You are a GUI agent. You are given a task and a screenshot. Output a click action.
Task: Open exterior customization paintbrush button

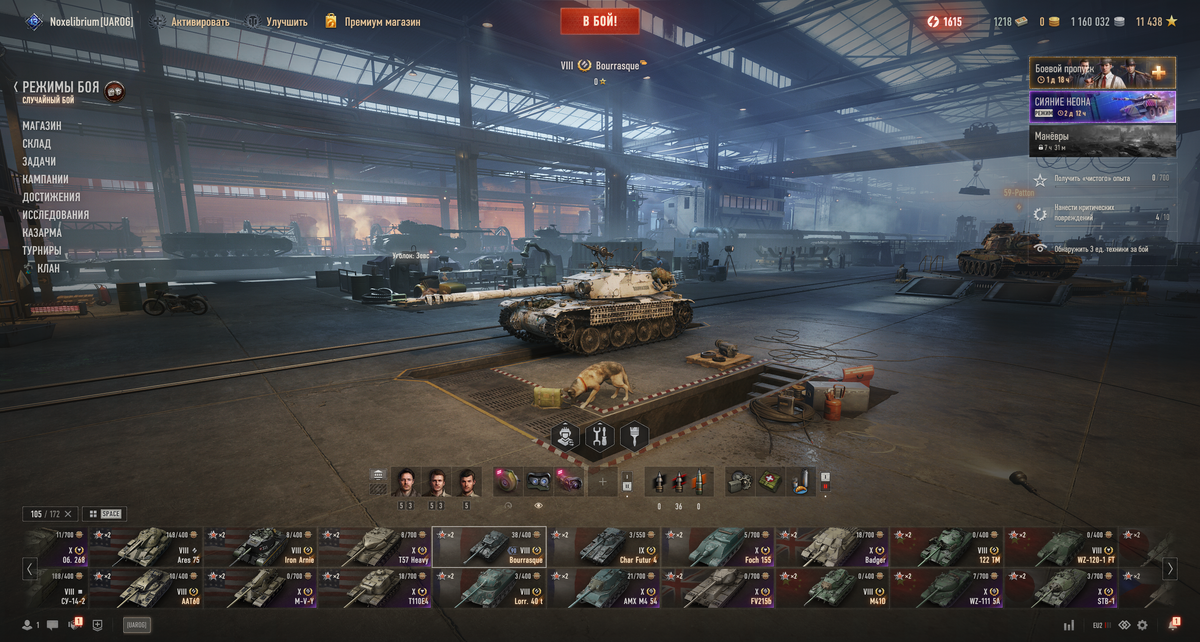(634, 436)
